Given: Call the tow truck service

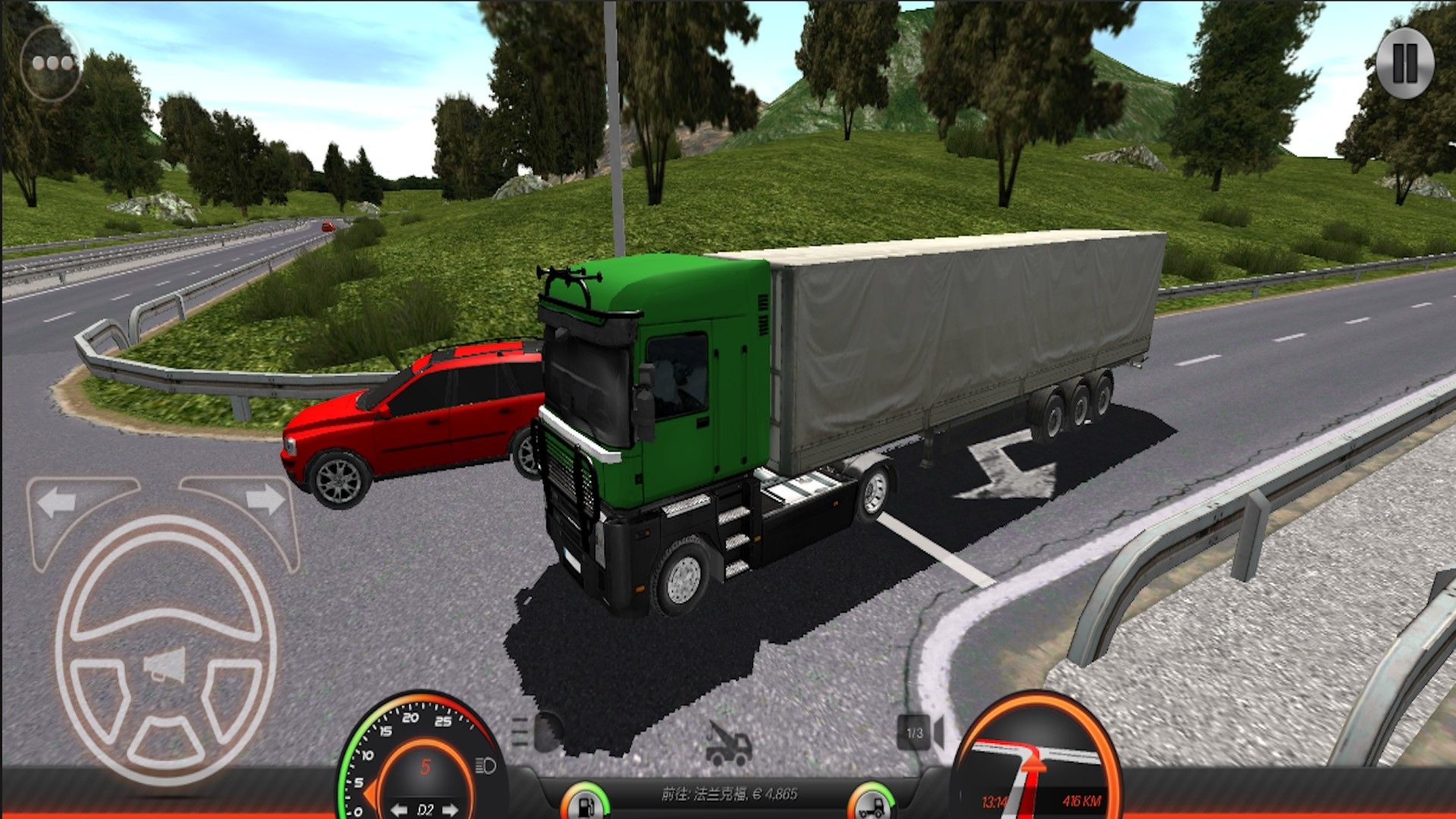Looking at the screenshot, I should point(728,743).
